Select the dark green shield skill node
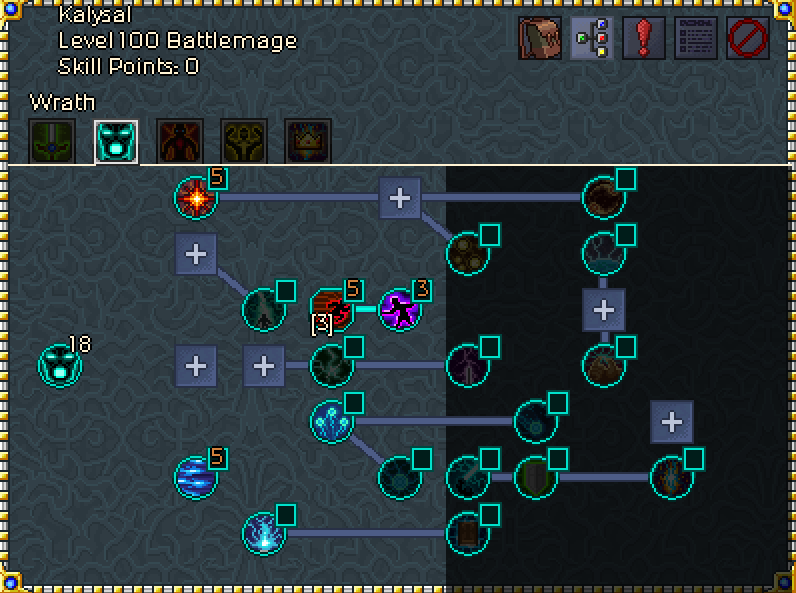This screenshot has height=593, width=796. click(536, 477)
